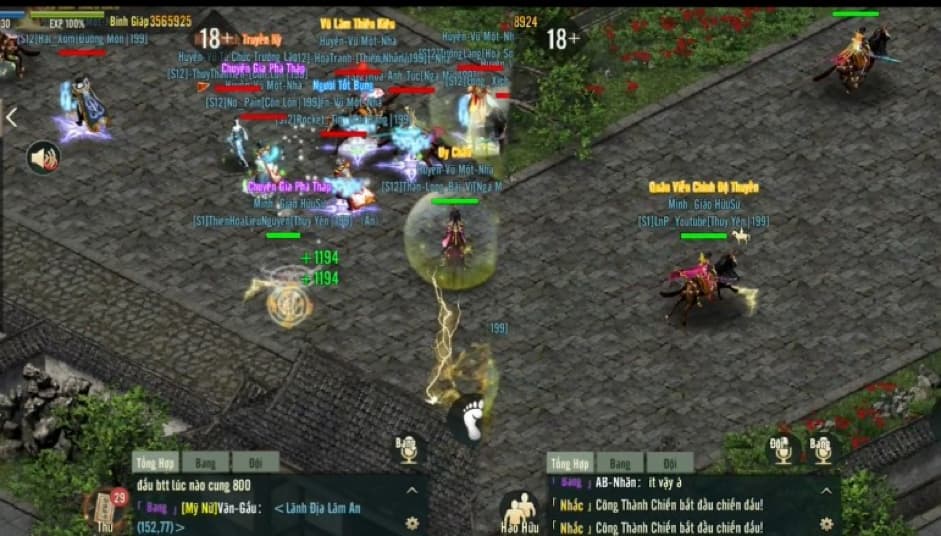Open the Hảo Hữu friends list
This screenshot has width=941, height=536.
point(519,512)
